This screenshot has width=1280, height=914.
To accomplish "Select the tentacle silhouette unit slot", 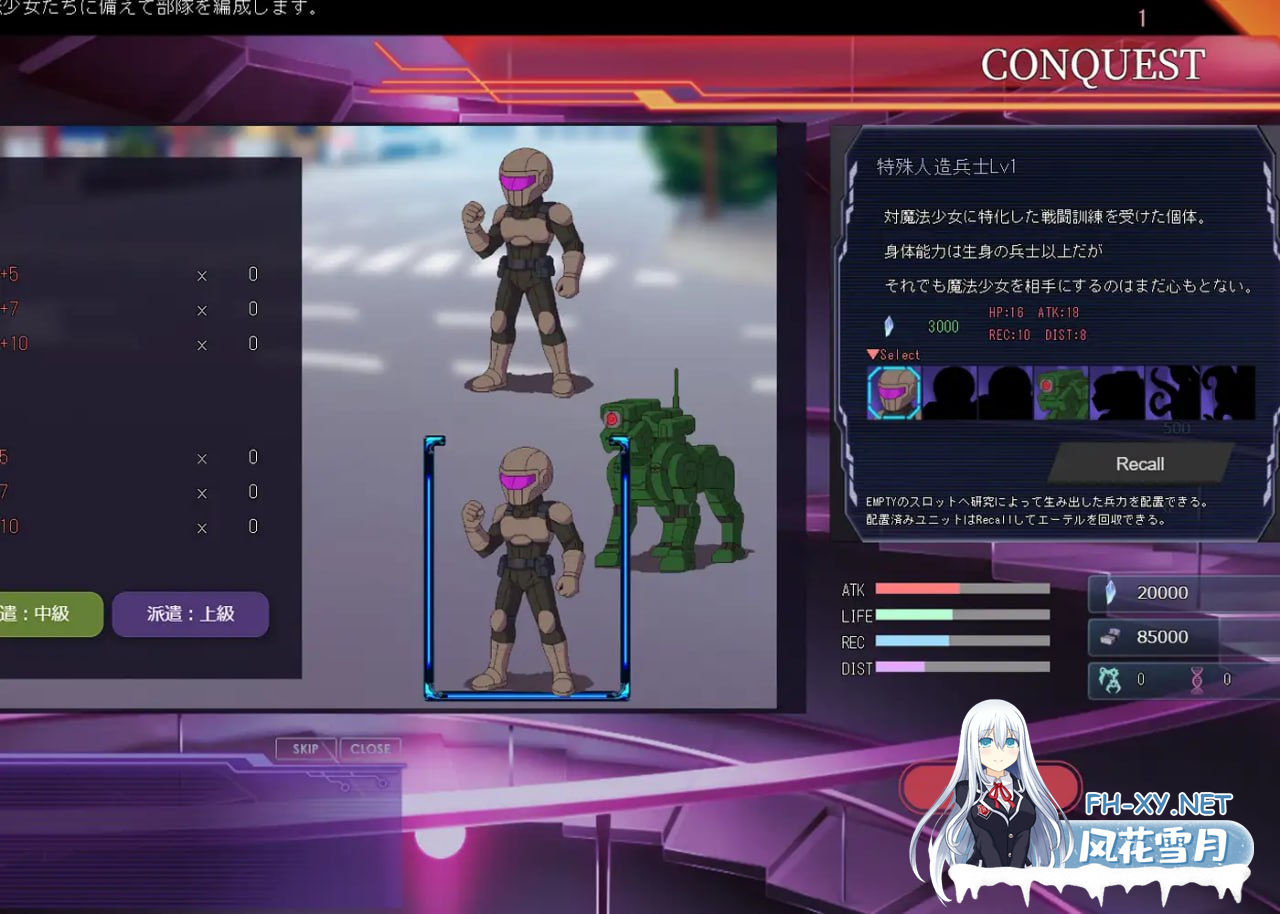I will [1173, 393].
